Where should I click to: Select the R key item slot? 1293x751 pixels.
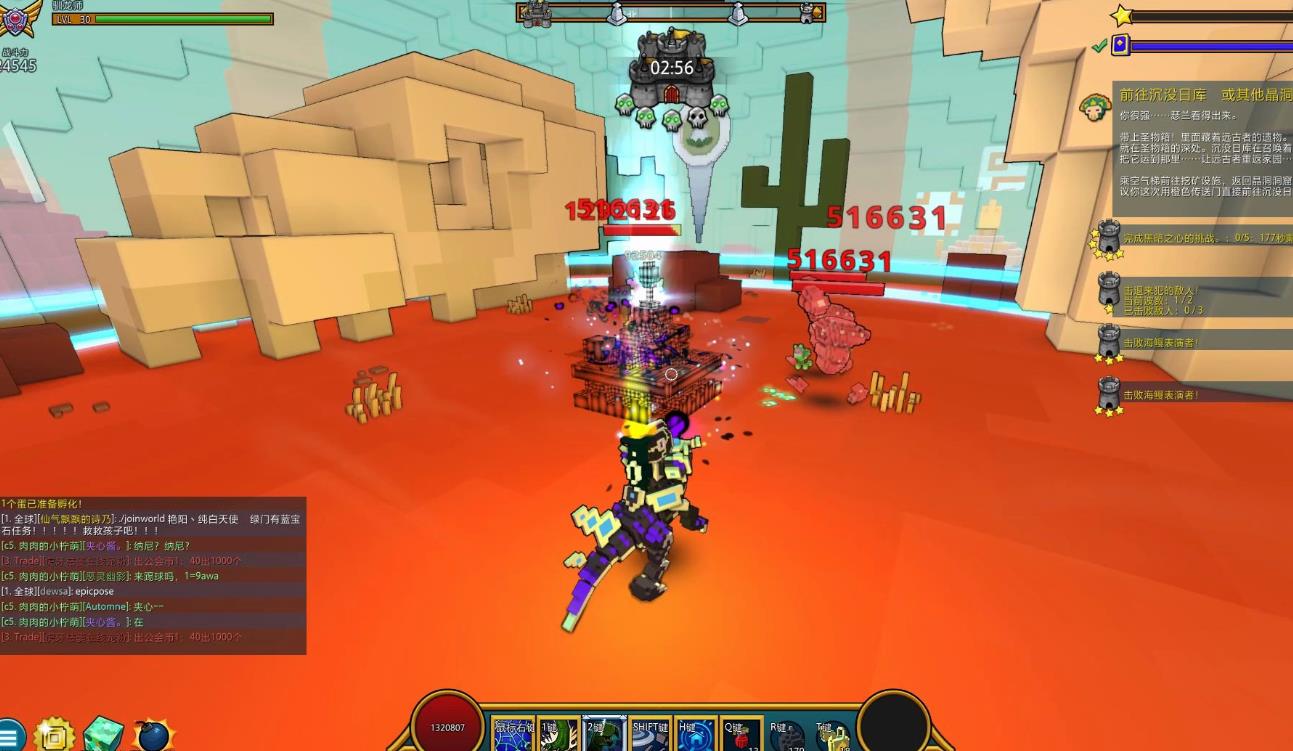tap(788, 735)
